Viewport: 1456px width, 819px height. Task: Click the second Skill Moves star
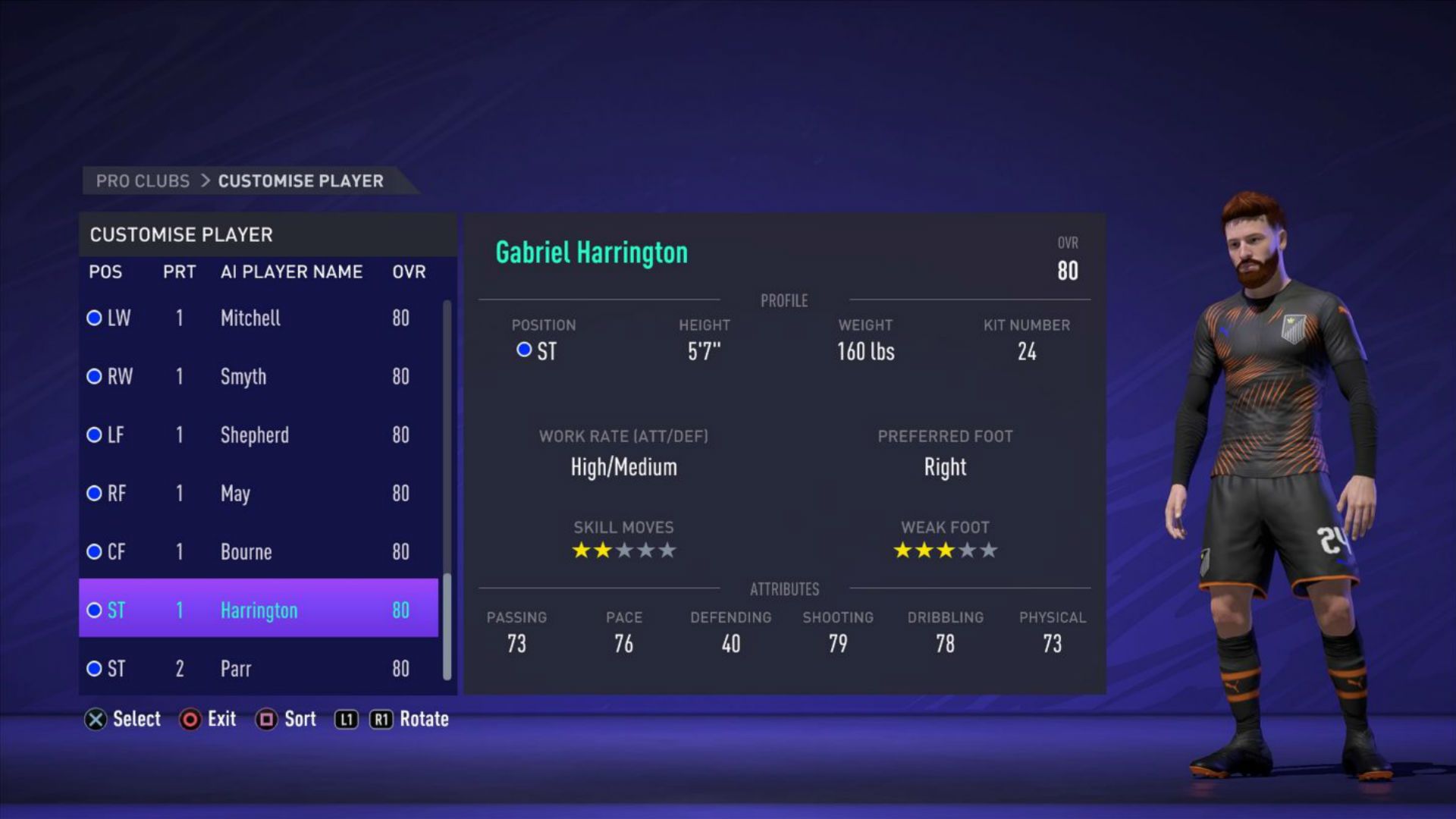point(602,550)
